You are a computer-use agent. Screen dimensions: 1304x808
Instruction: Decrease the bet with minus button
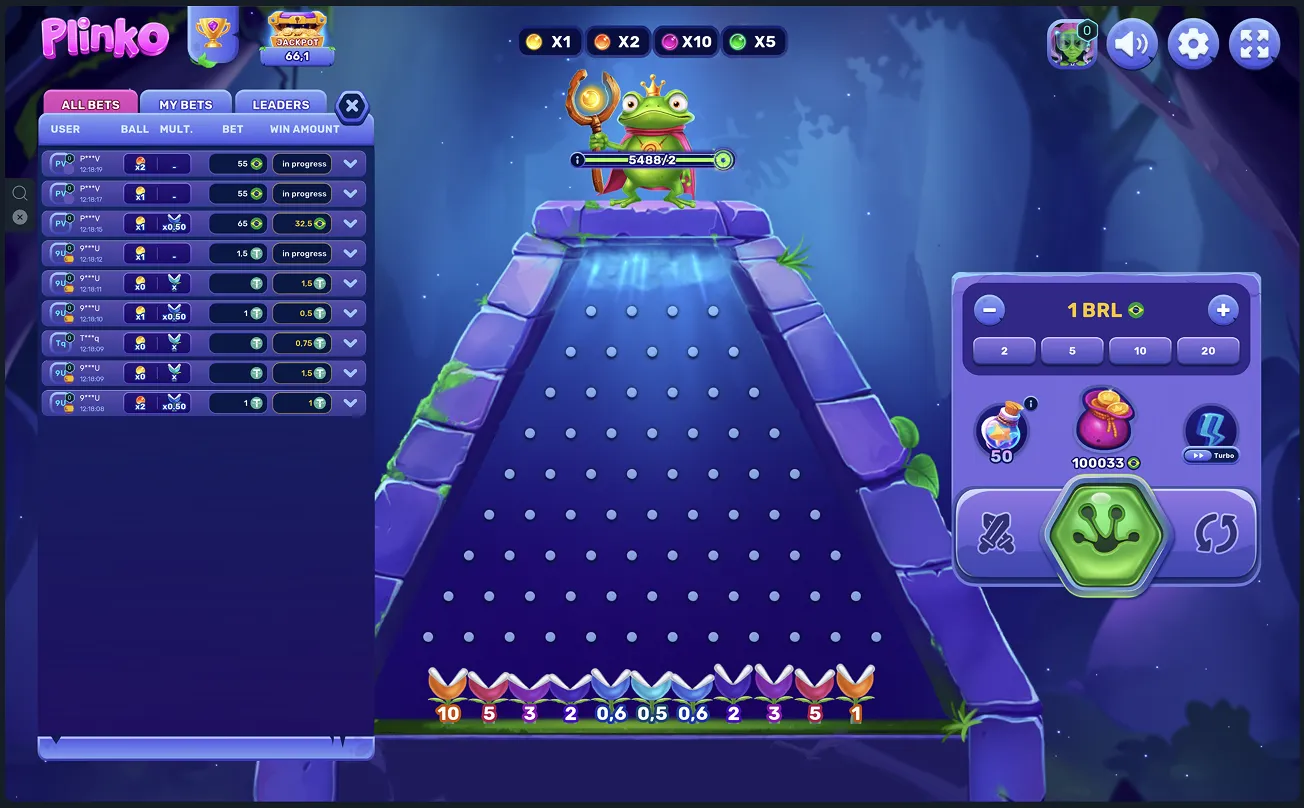click(x=989, y=310)
